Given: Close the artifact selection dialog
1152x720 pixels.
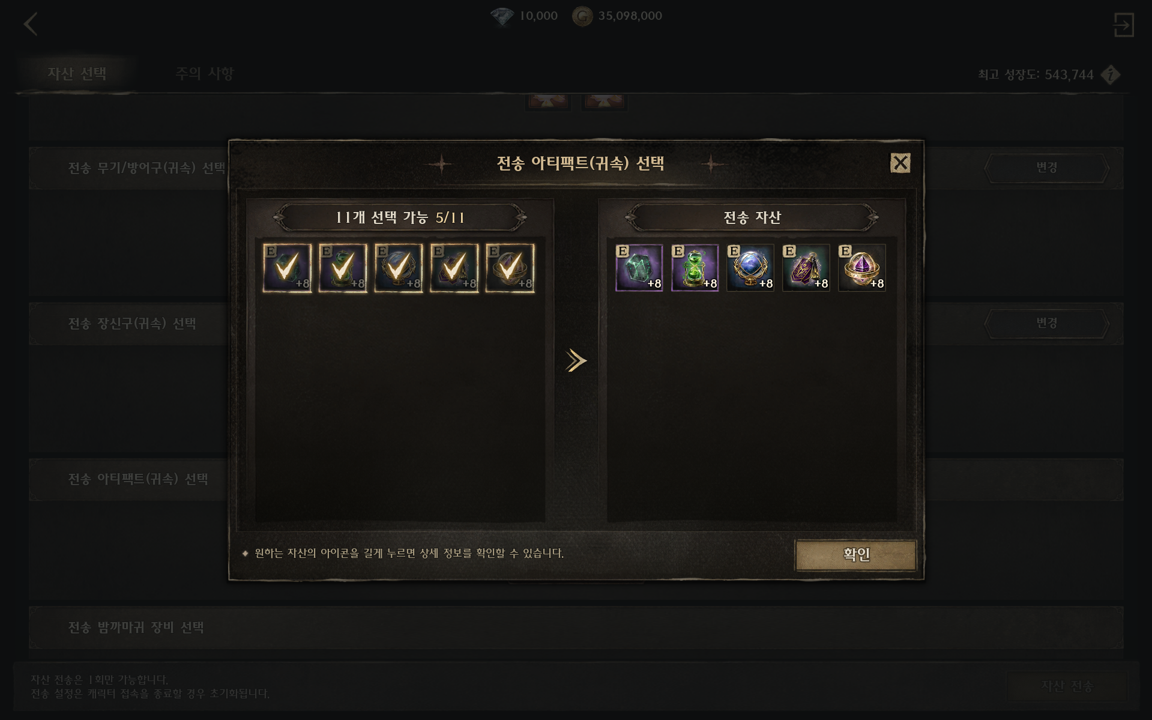Looking at the screenshot, I should pos(900,163).
